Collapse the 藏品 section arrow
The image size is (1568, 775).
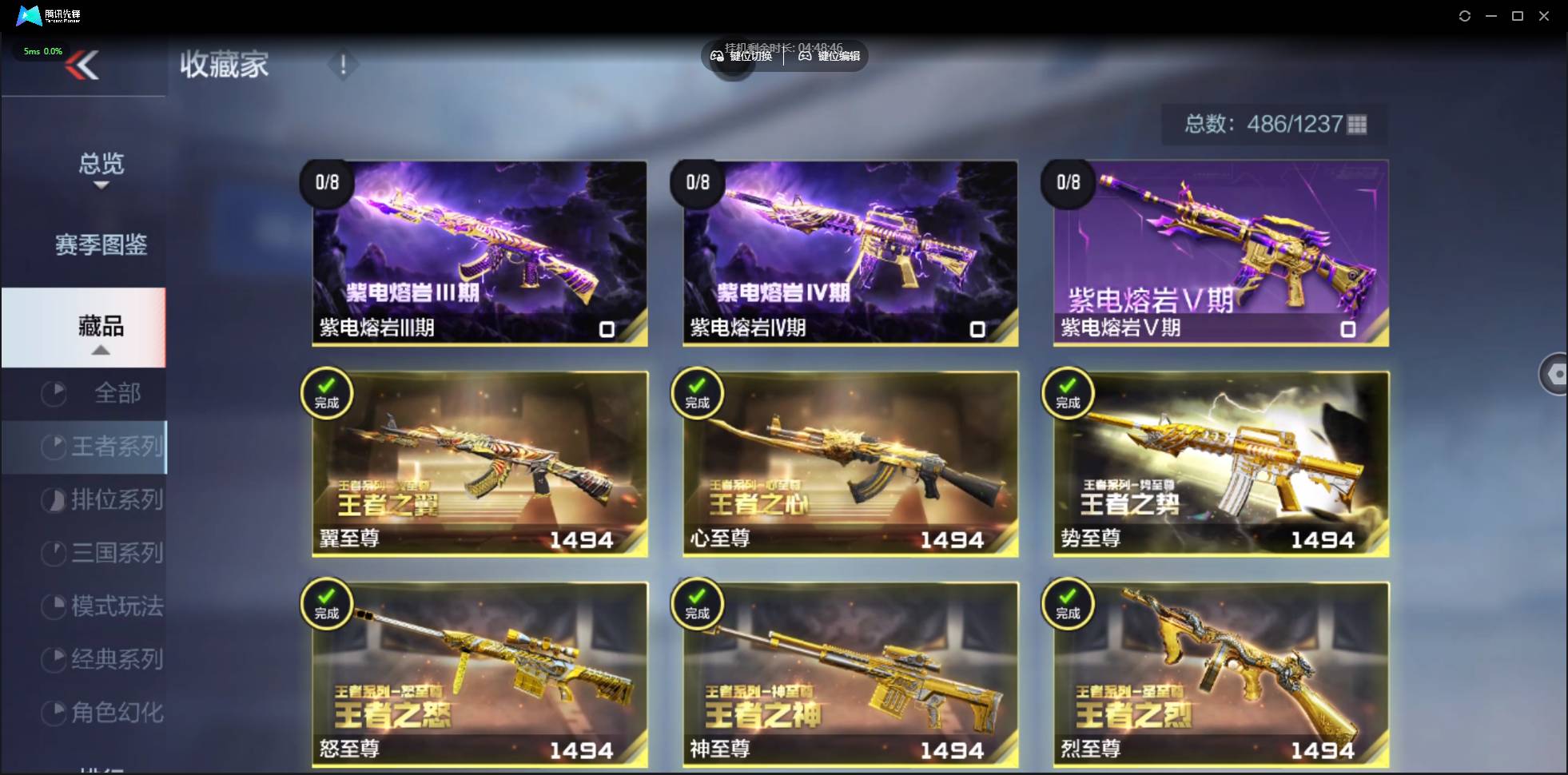[x=101, y=350]
